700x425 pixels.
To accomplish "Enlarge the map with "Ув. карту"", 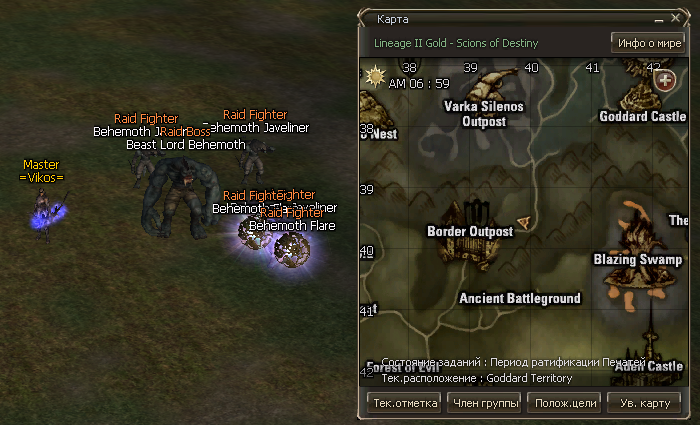I will click(x=644, y=403).
